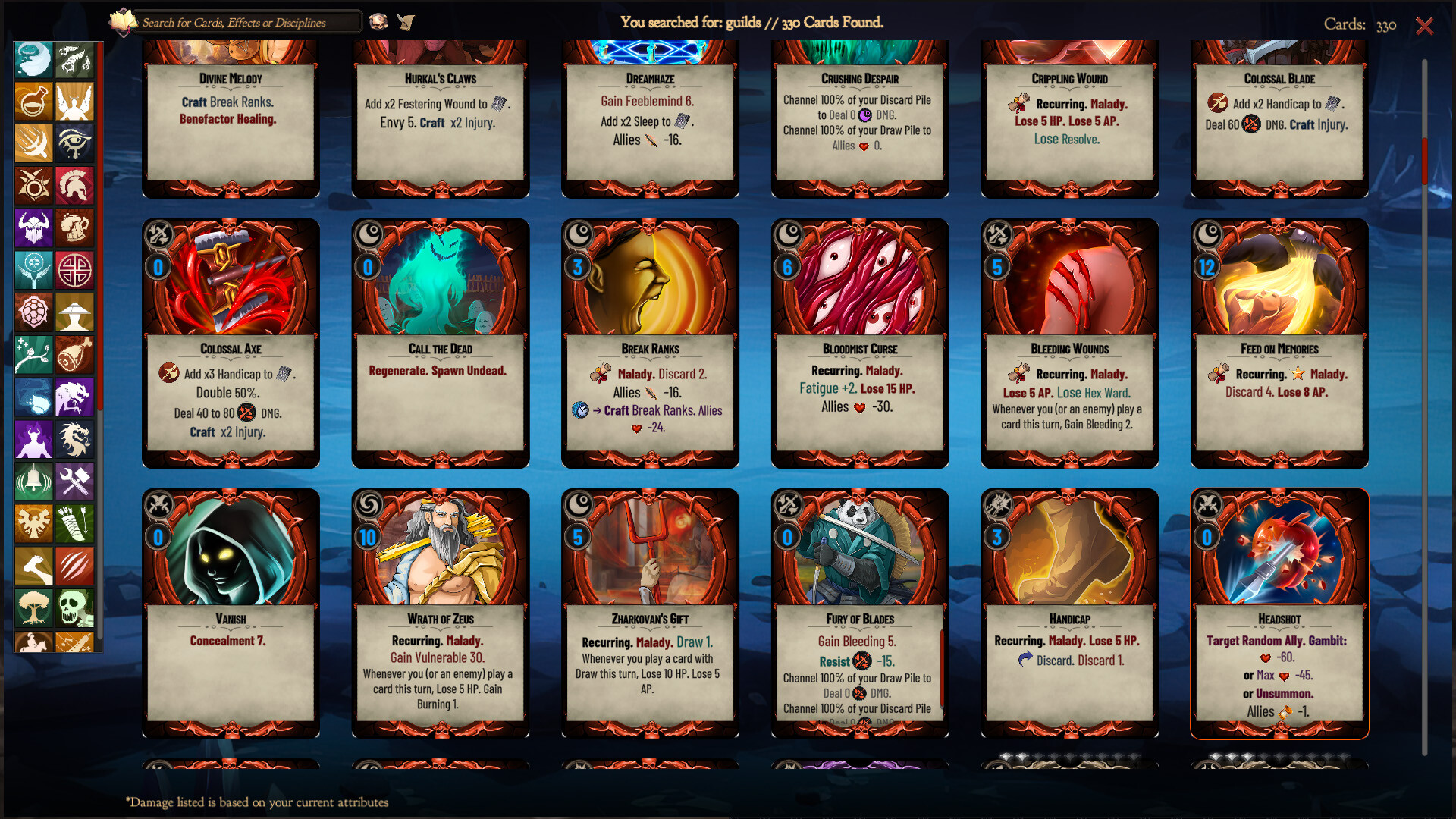1456x819 pixels.
Task: Select the tree discipline icon
Action: pyautogui.click(x=34, y=607)
